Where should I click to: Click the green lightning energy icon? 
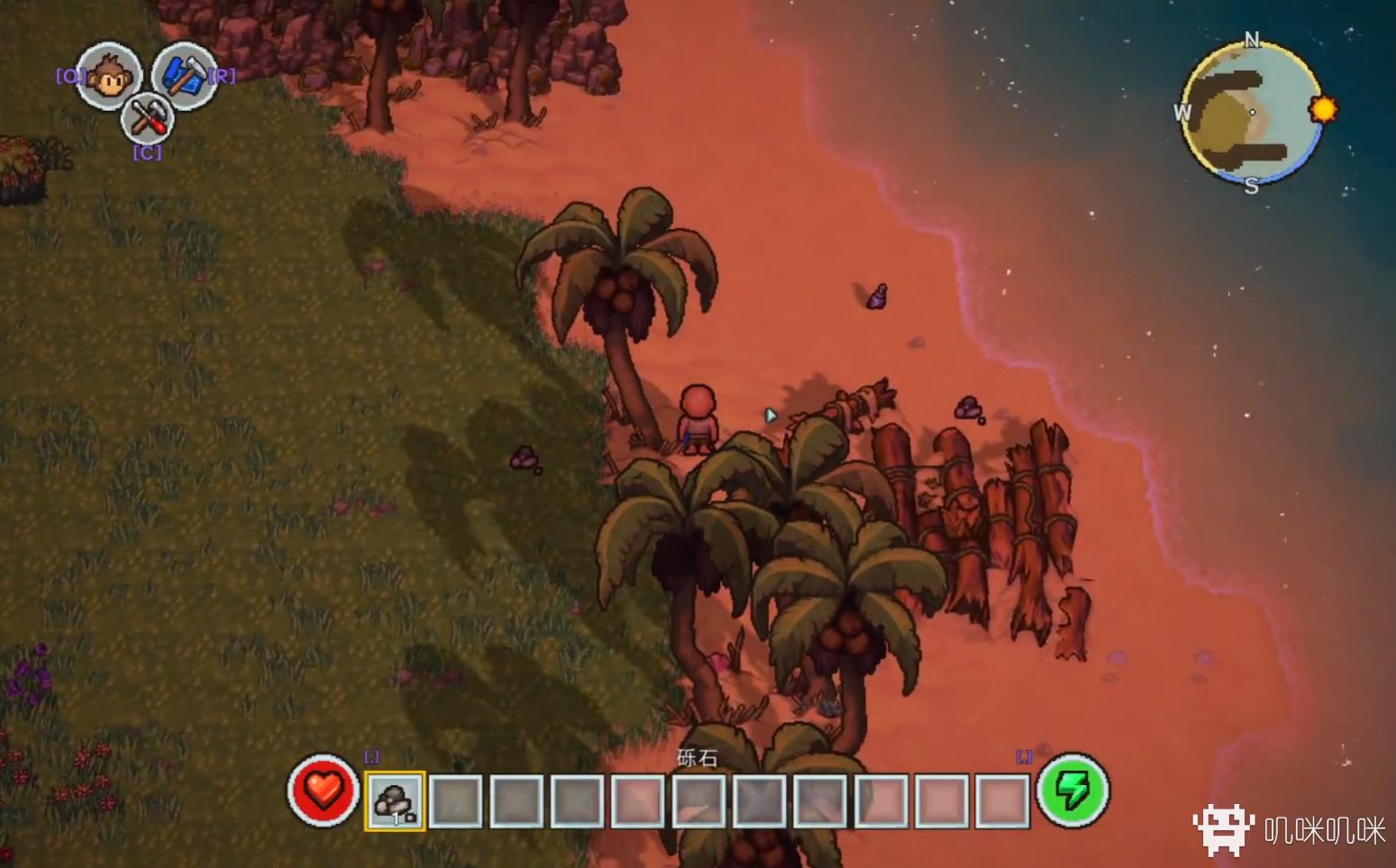pyautogui.click(x=1072, y=790)
